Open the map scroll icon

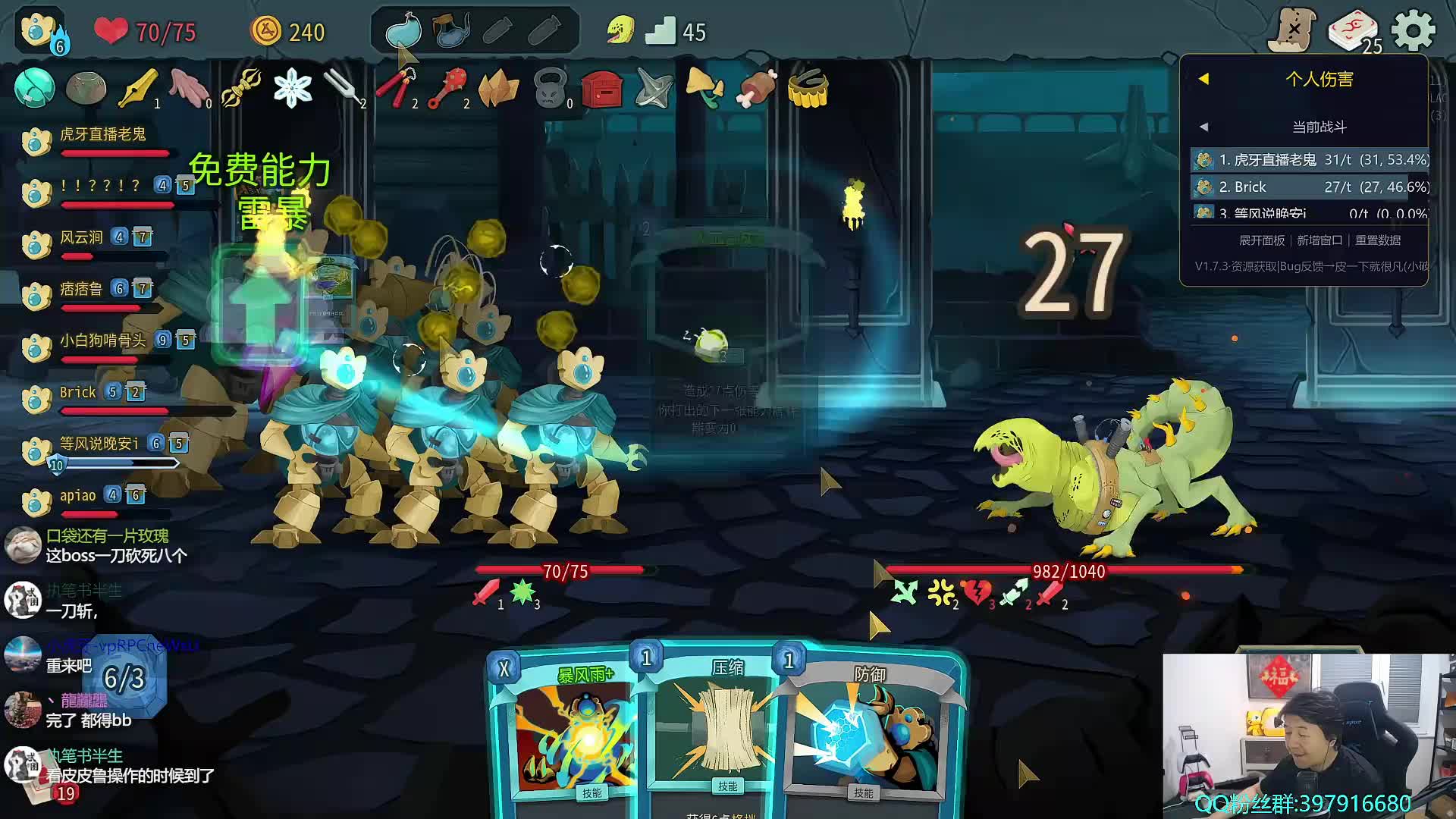coord(1294,30)
